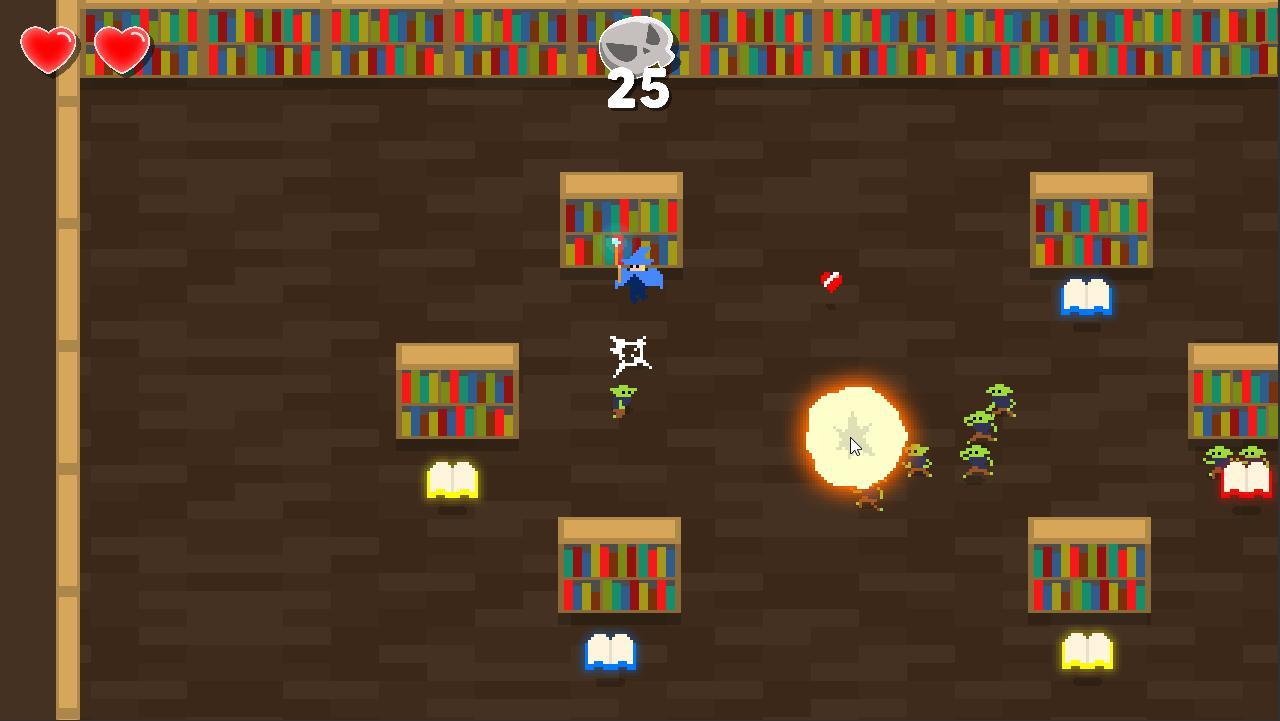This screenshot has height=721, width=1280.
Task: Click the blue book below the bottom bookshelf
Action: tap(611, 650)
